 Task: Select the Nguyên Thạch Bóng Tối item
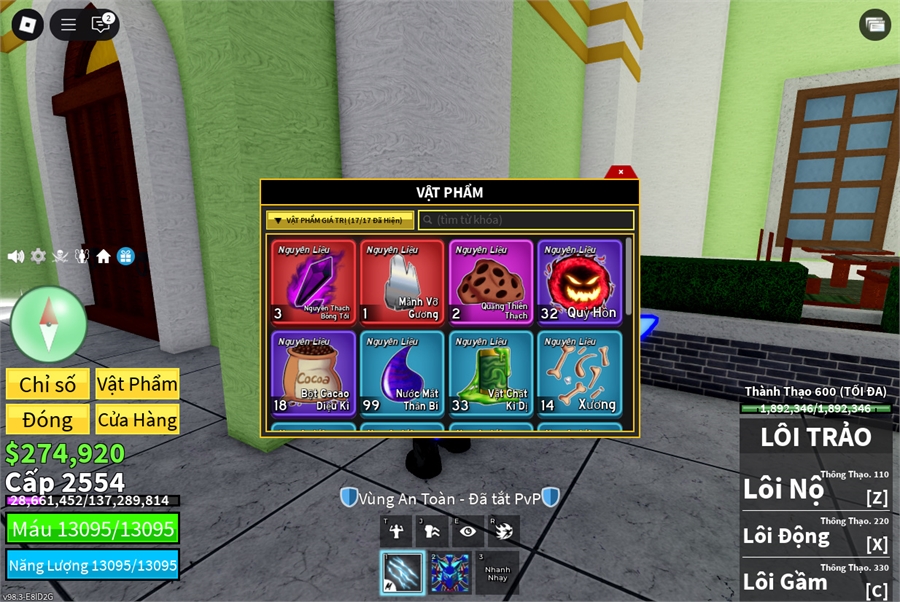coord(313,282)
